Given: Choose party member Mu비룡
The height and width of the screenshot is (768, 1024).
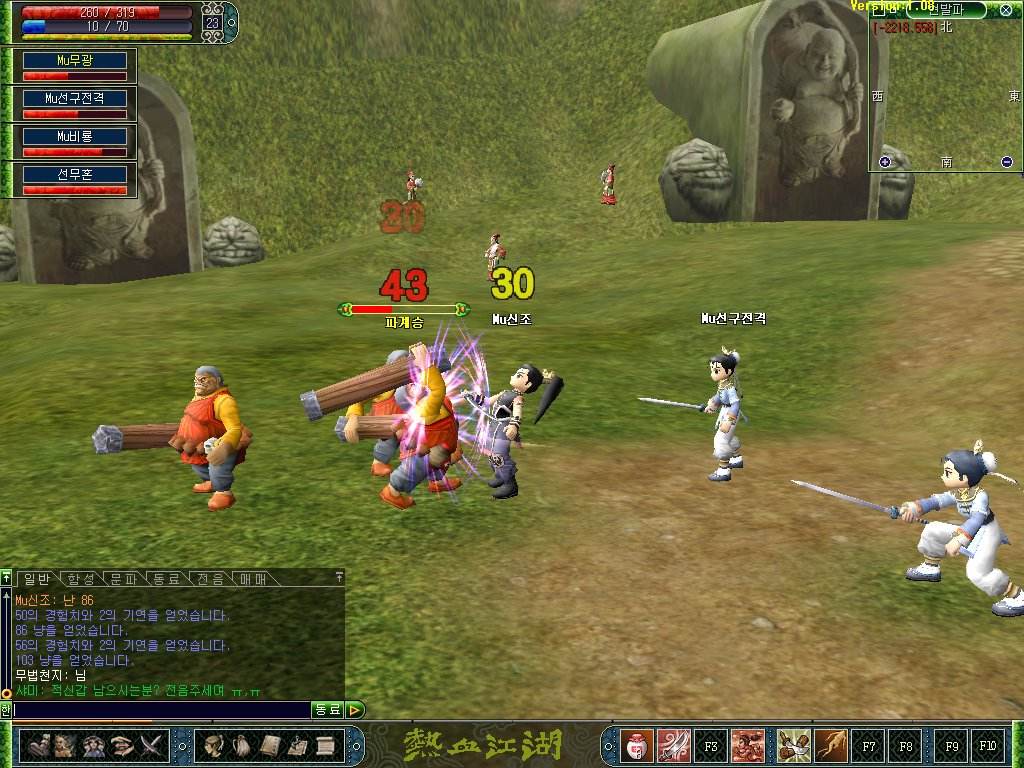Looking at the screenshot, I should pyautogui.click(x=76, y=136).
